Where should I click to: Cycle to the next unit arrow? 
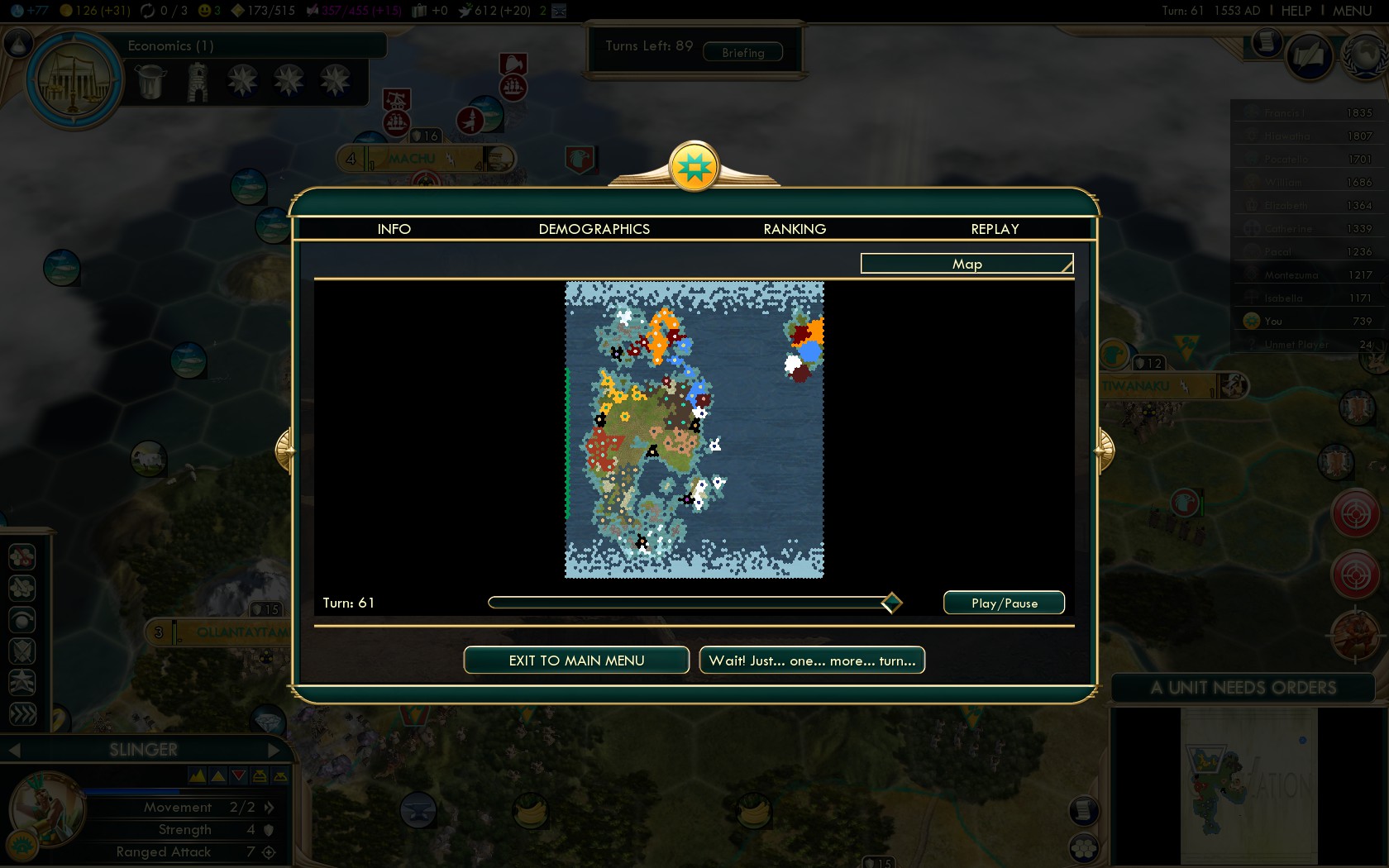point(274,750)
